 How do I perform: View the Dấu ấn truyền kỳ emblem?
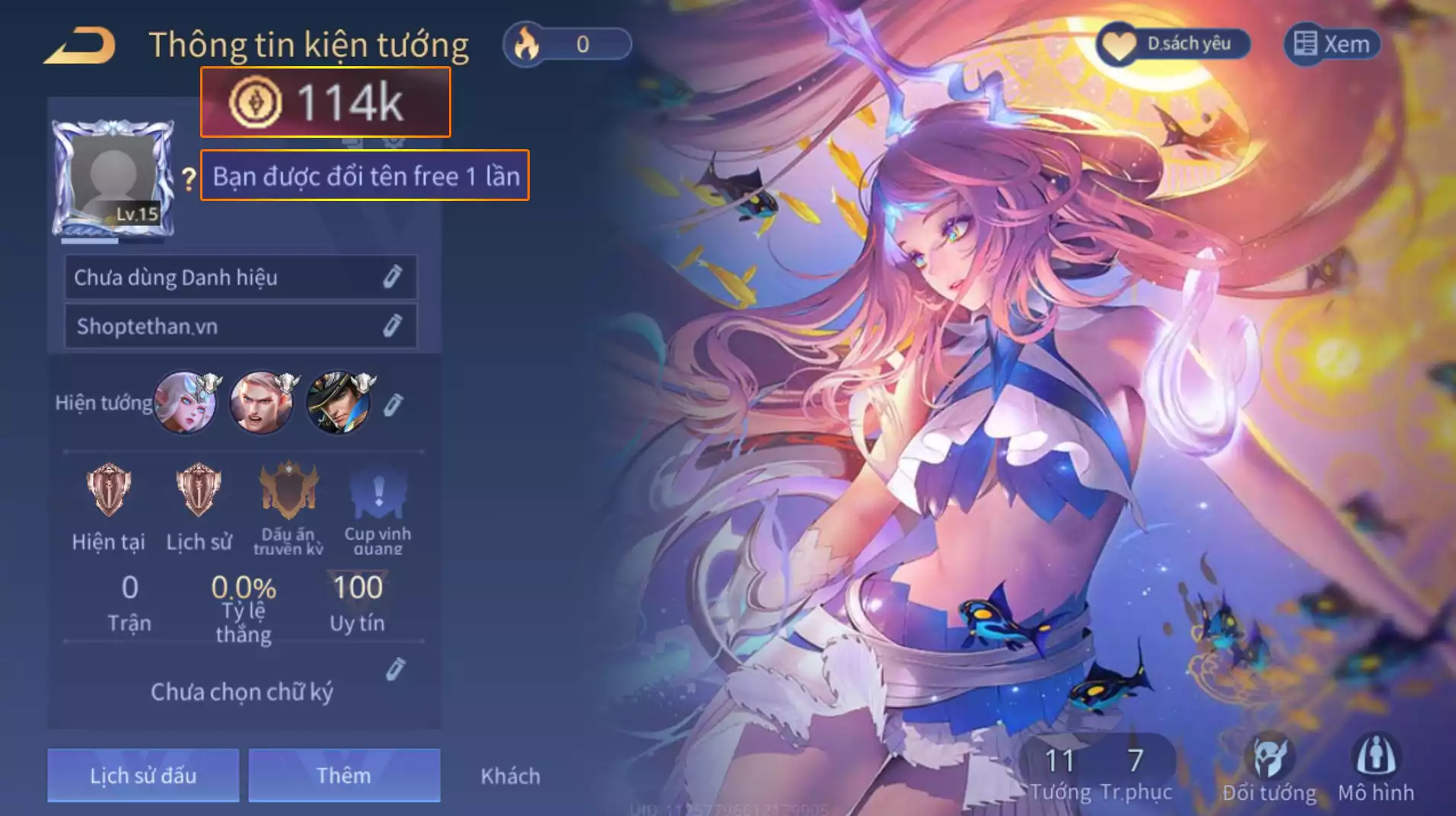(x=288, y=491)
